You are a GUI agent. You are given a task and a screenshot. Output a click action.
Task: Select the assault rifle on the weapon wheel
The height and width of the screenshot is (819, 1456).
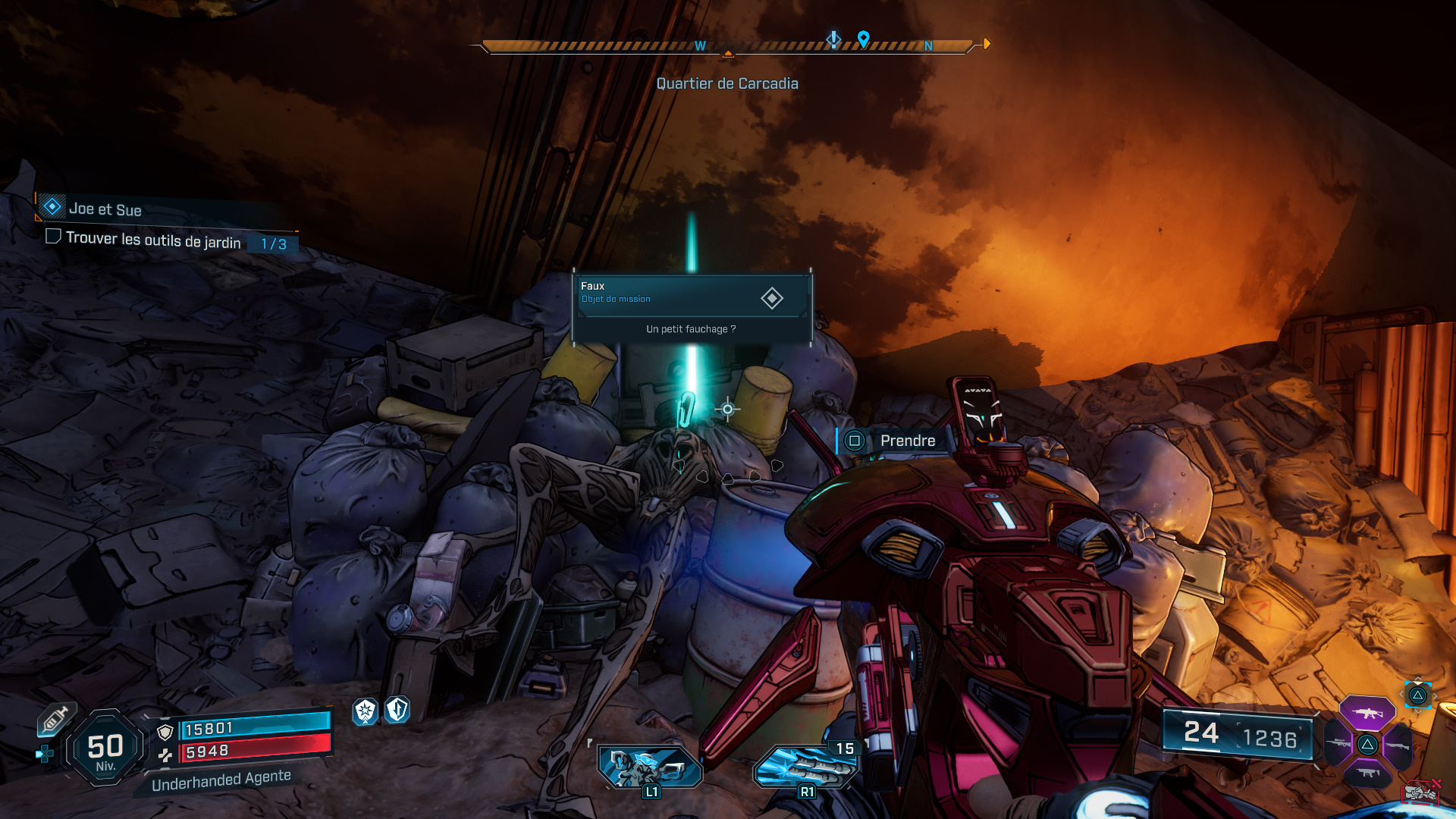pos(1368,713)
